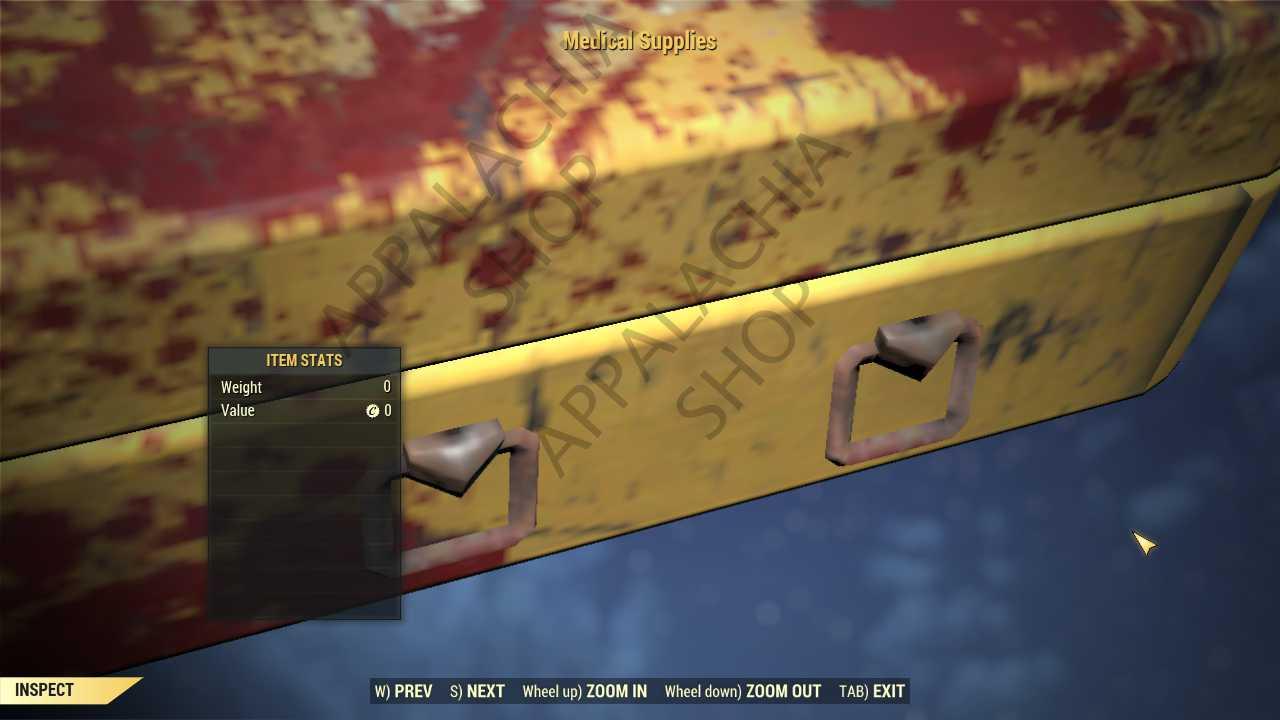Click the bottle cap currency icon beside Value

(x=373, y=410)
